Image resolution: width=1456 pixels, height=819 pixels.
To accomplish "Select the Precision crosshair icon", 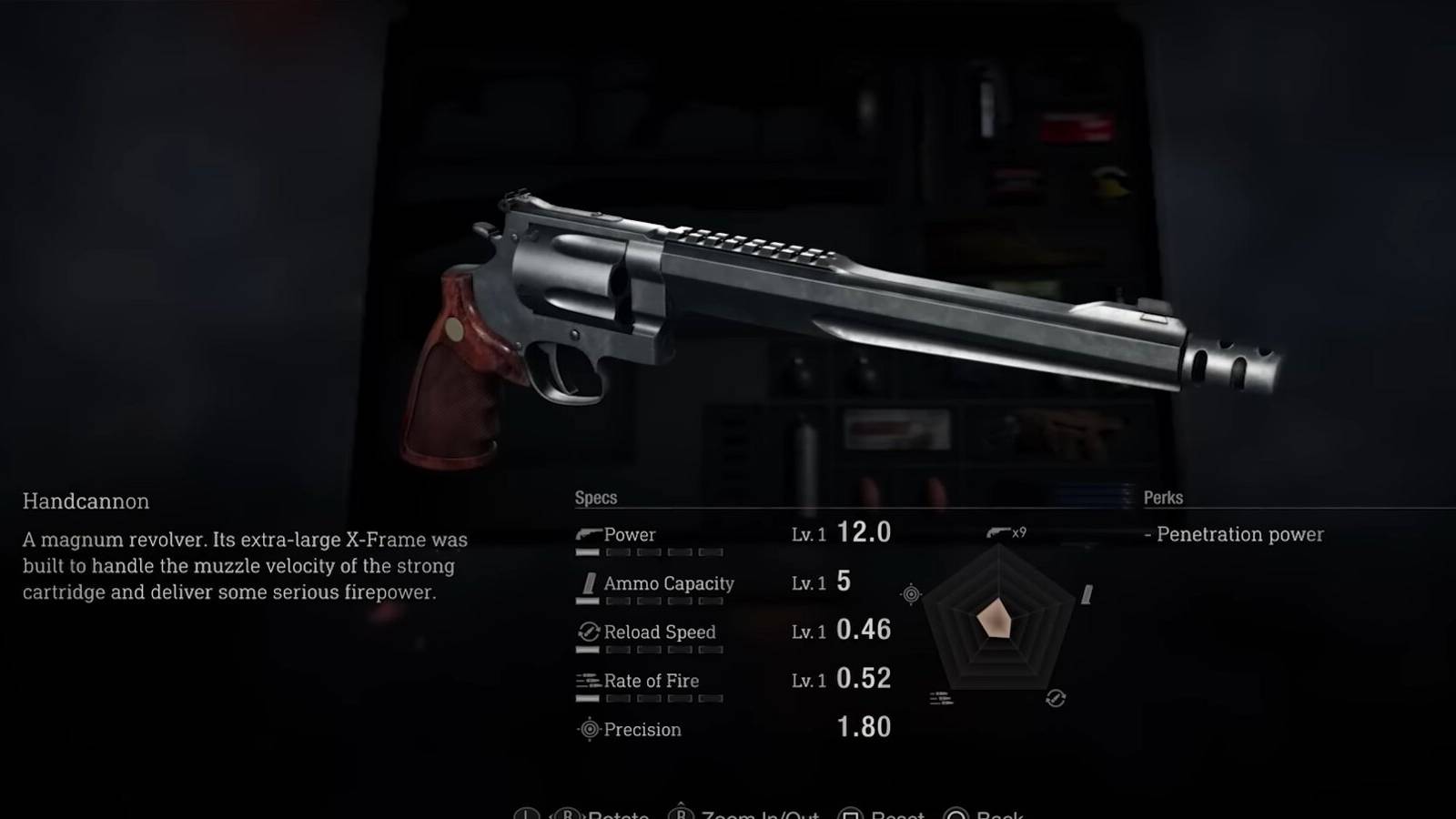I will point(590,728).
